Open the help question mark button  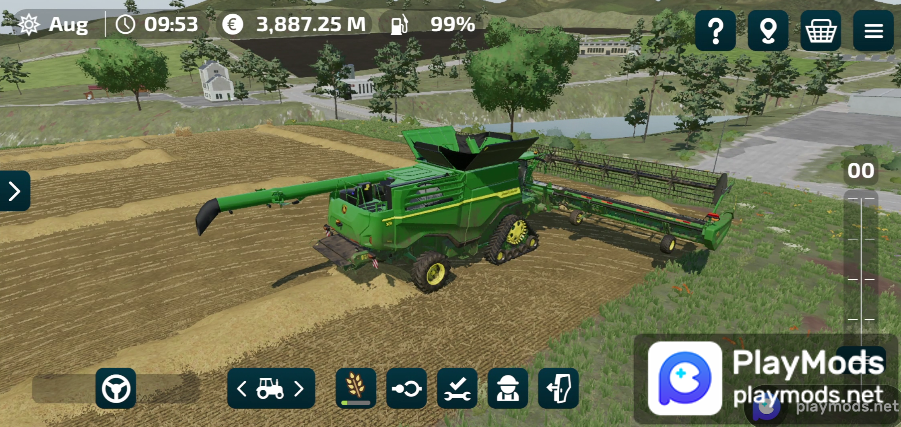click(x=715, y=31)
